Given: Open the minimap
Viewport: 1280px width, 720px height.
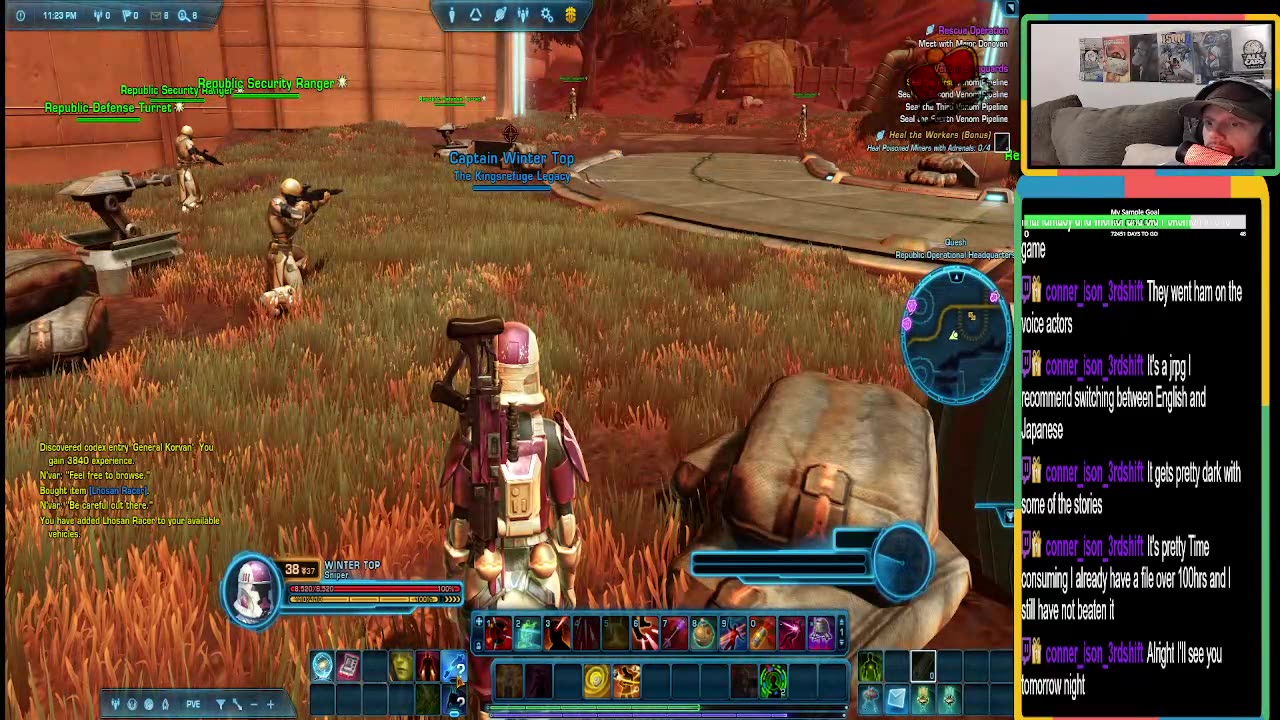Looking at the screenshot, I should click(956, 334).
